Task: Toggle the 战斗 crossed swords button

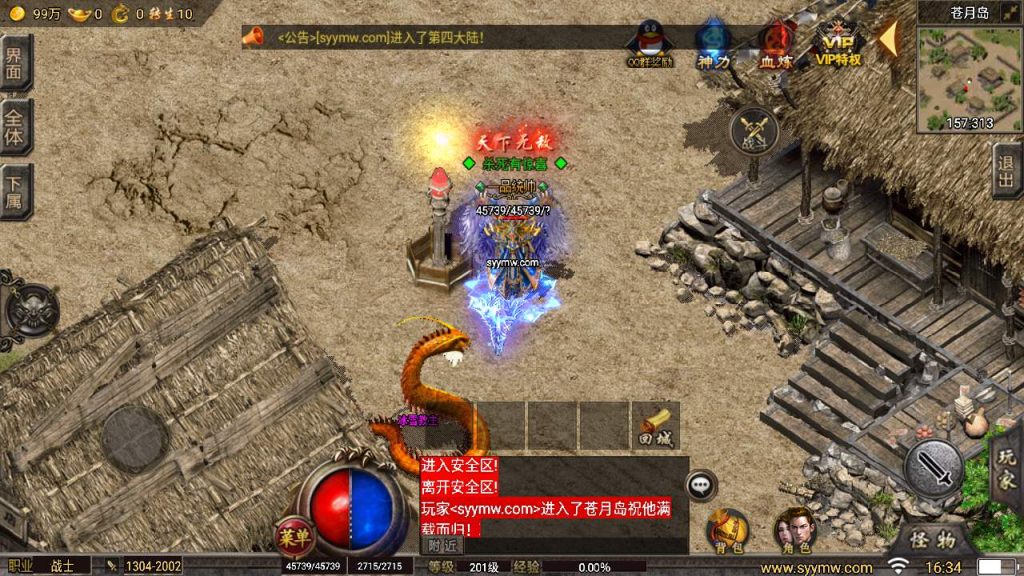Action: point(754,130)
